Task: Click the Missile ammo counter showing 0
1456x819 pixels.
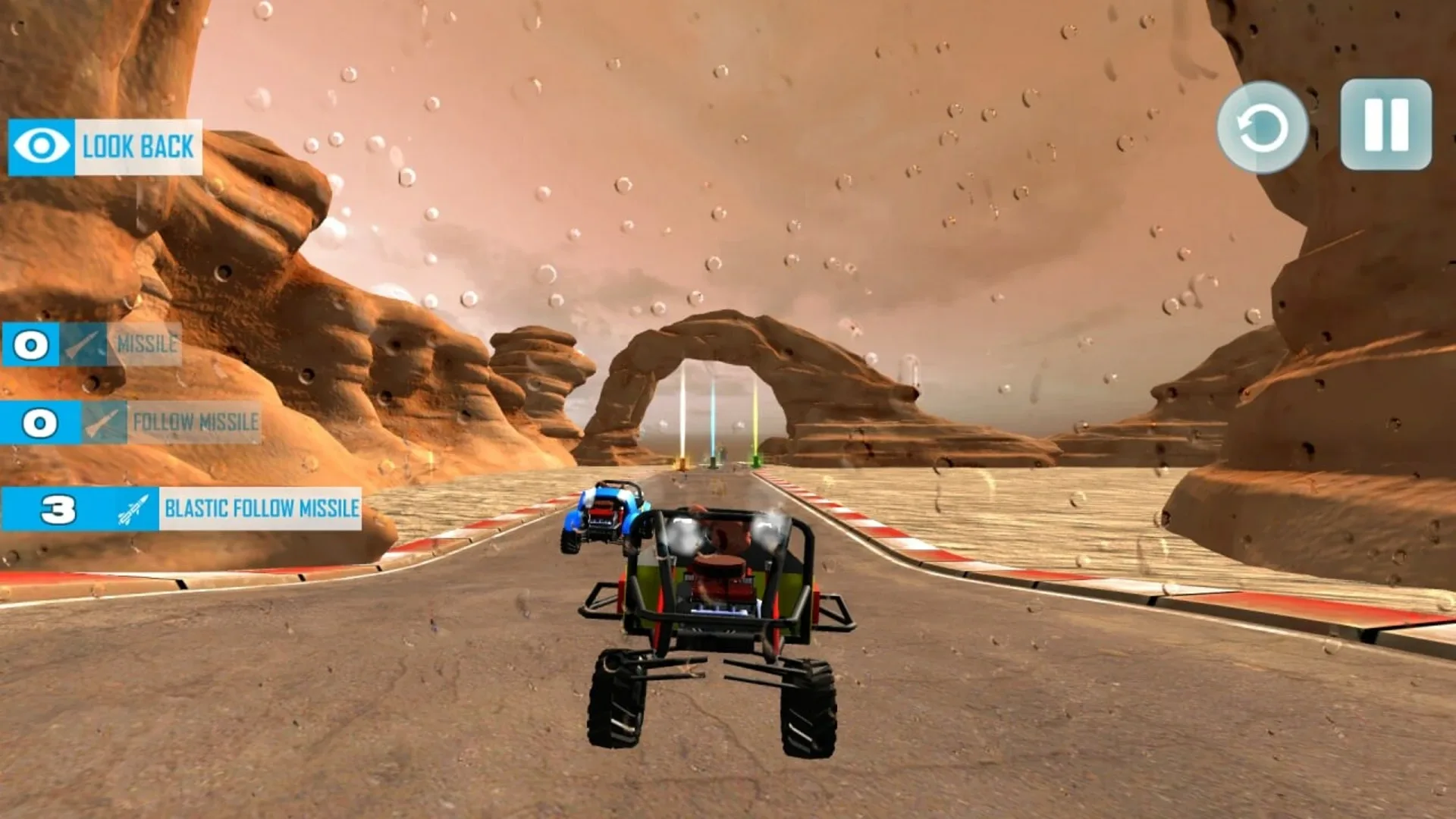Action: [x=29, y=345]
